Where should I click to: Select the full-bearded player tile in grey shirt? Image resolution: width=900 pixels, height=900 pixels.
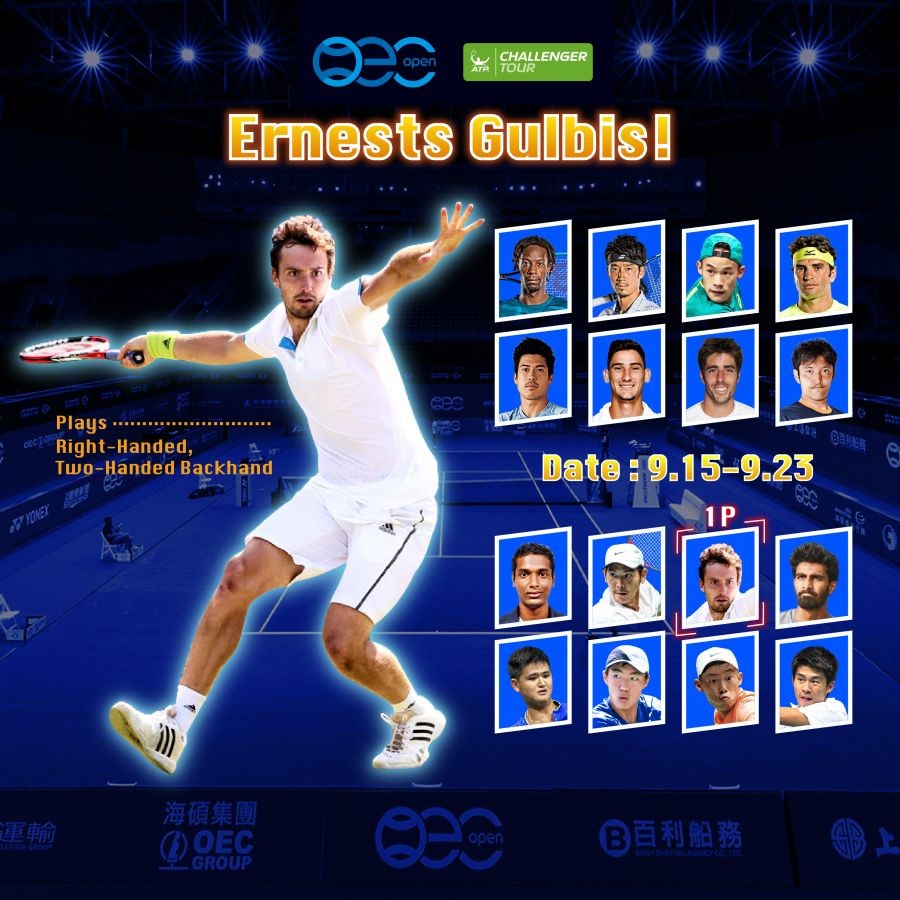(x=813, y=578)
